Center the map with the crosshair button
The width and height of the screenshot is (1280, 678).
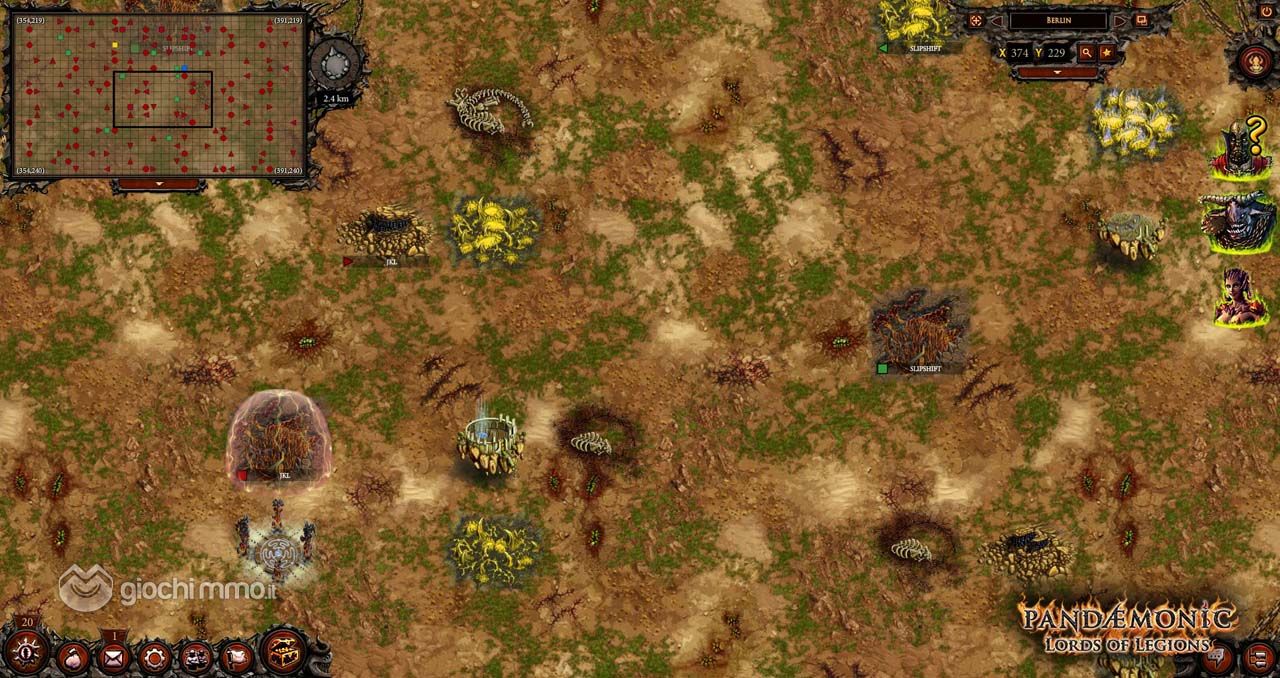[x=975, y=20]
